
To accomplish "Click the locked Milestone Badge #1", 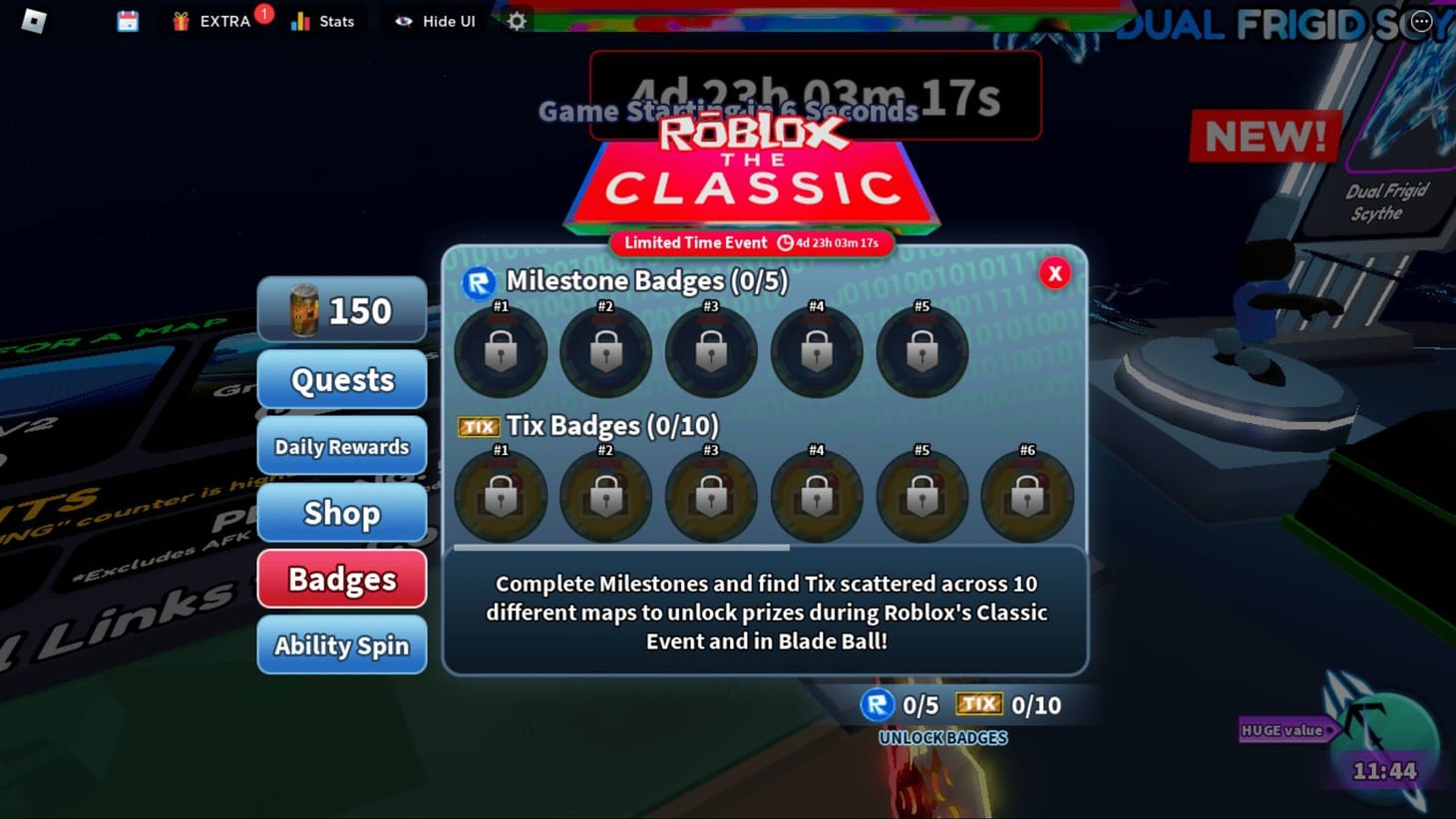I will (x=501, y=351).
